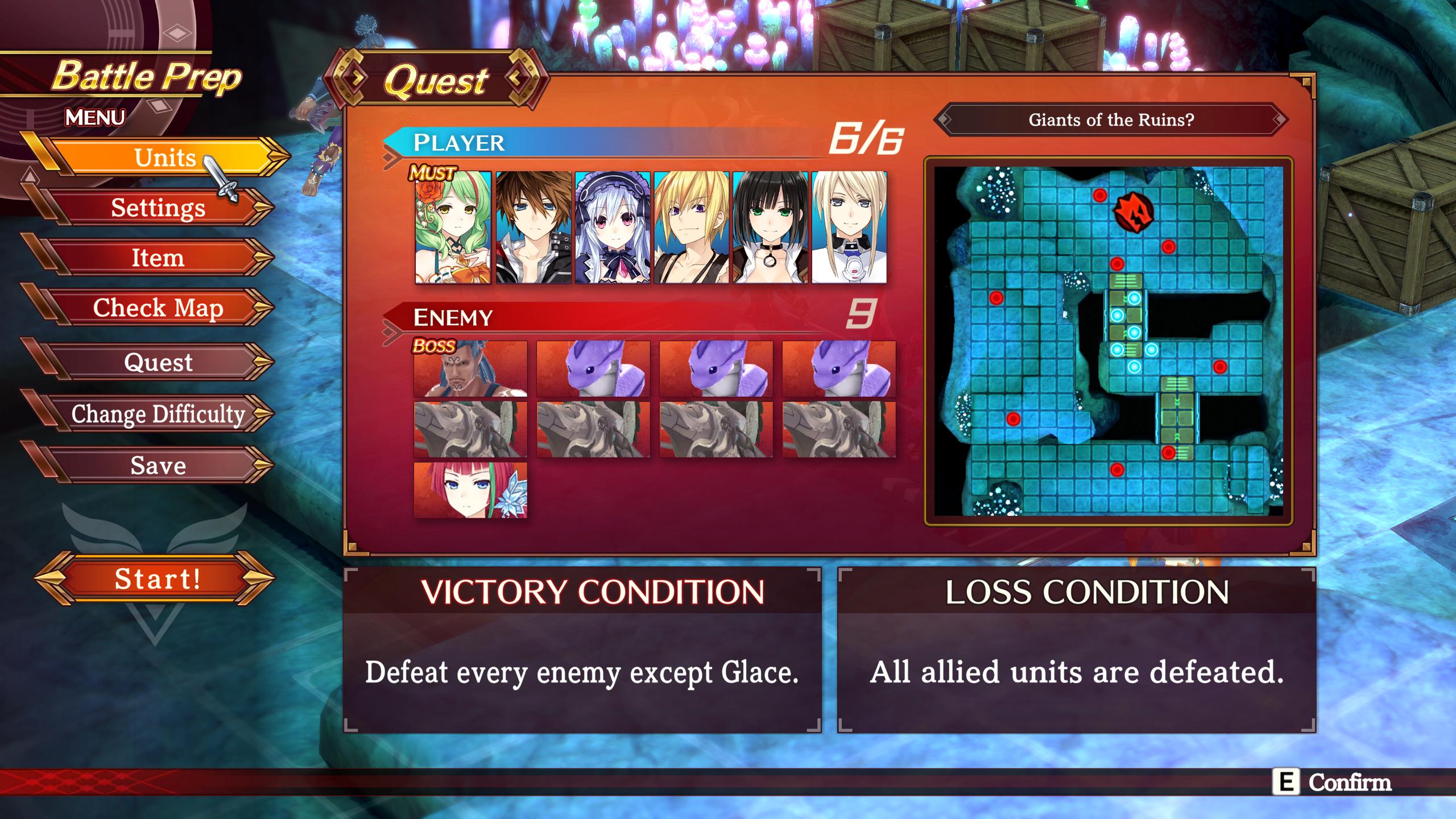Choose the Check Map option
The width and height of the screenshot is (1456, 819).
click(158, 308)
